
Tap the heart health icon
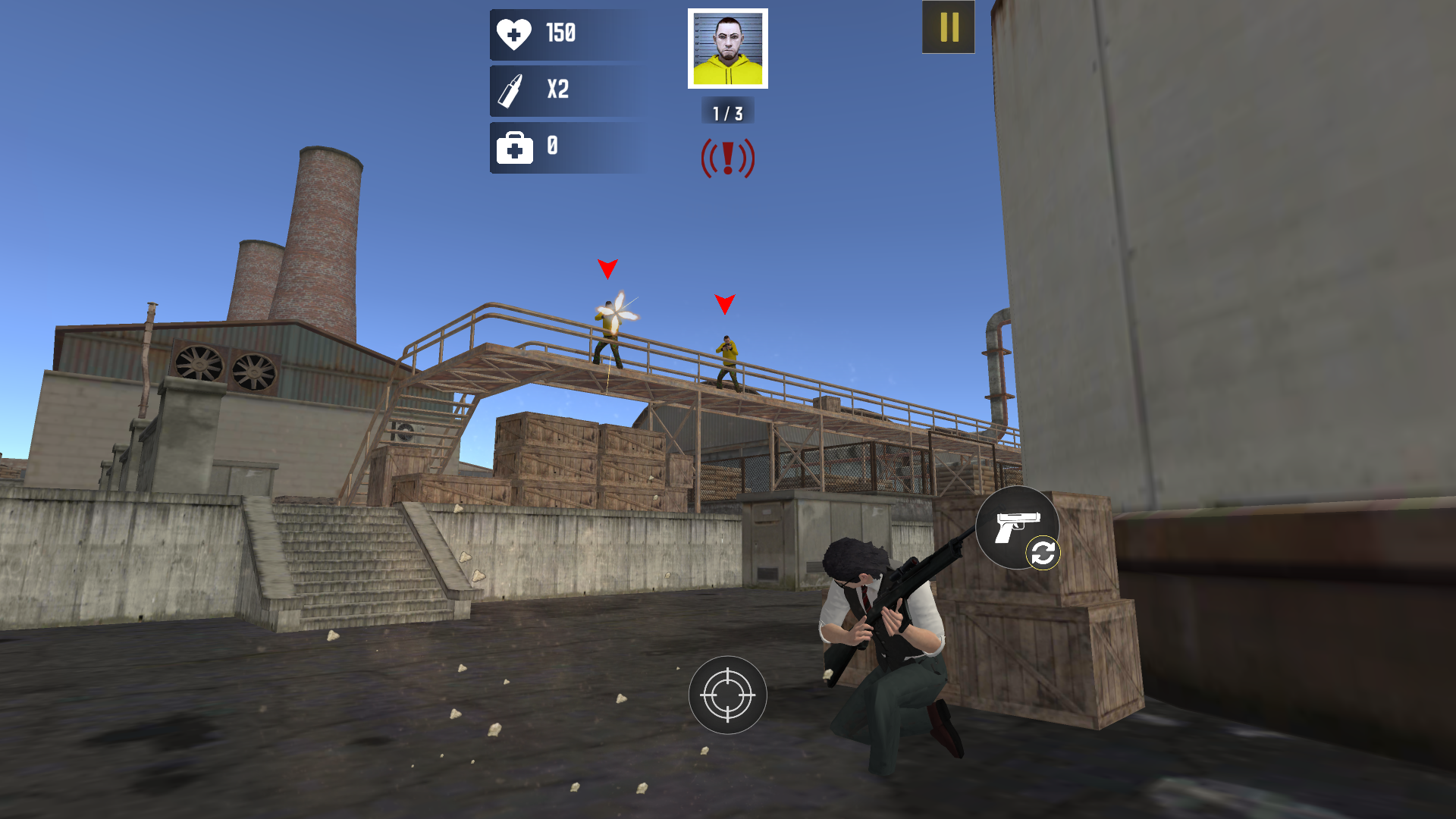point(515,33)
